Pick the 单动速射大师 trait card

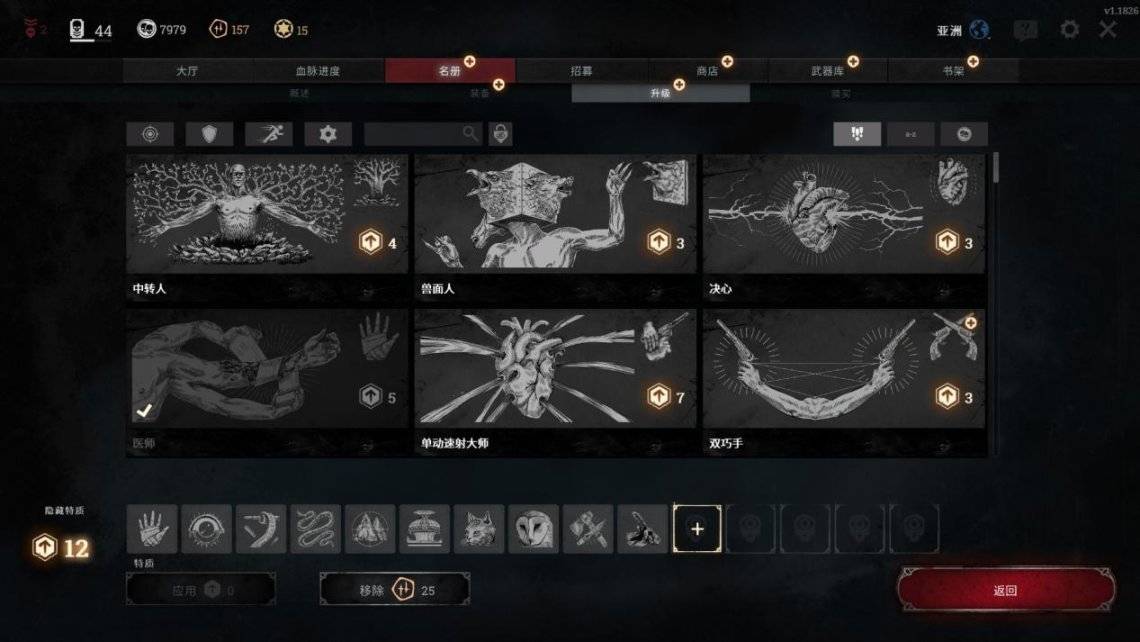[555, 382]
